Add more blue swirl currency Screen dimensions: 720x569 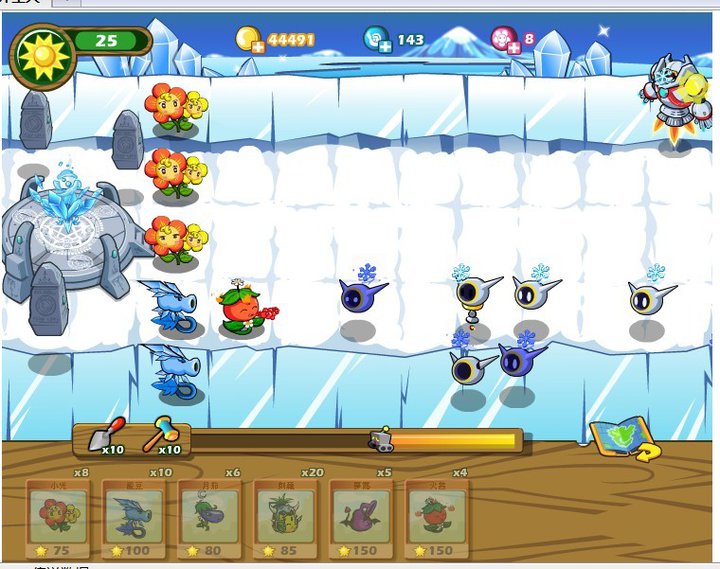pos(384,46)
